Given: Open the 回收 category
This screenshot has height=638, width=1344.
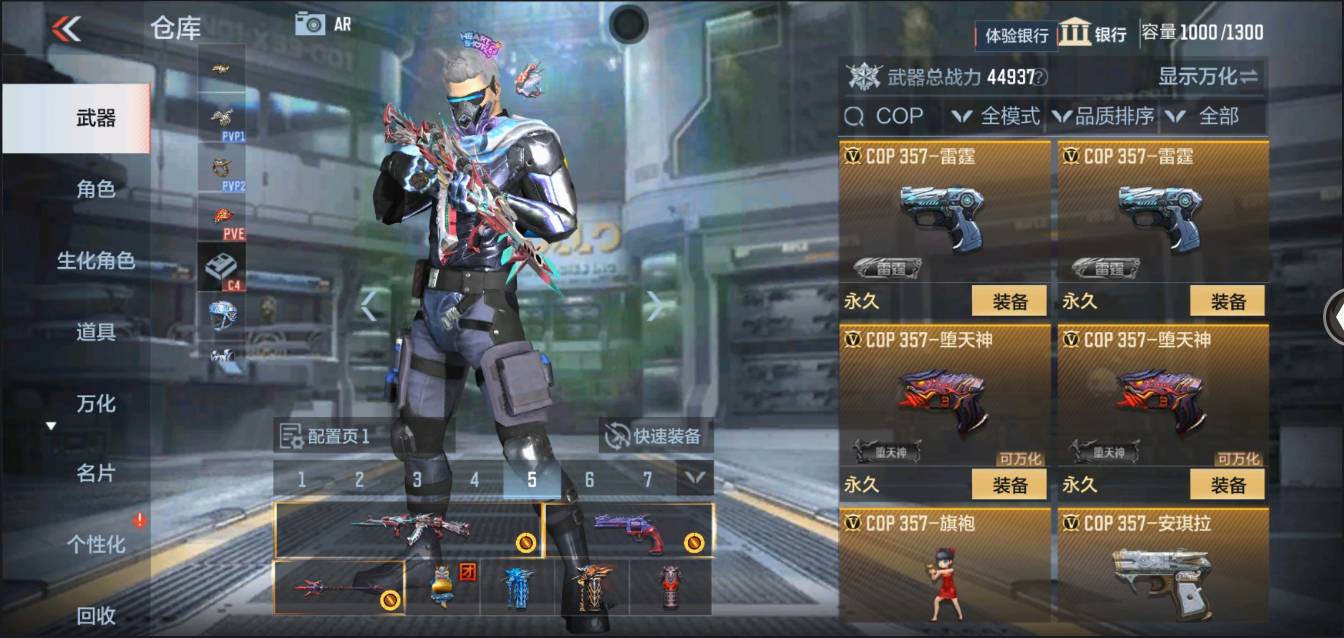Looking at the screenshot, I should [x=95, y=616].
